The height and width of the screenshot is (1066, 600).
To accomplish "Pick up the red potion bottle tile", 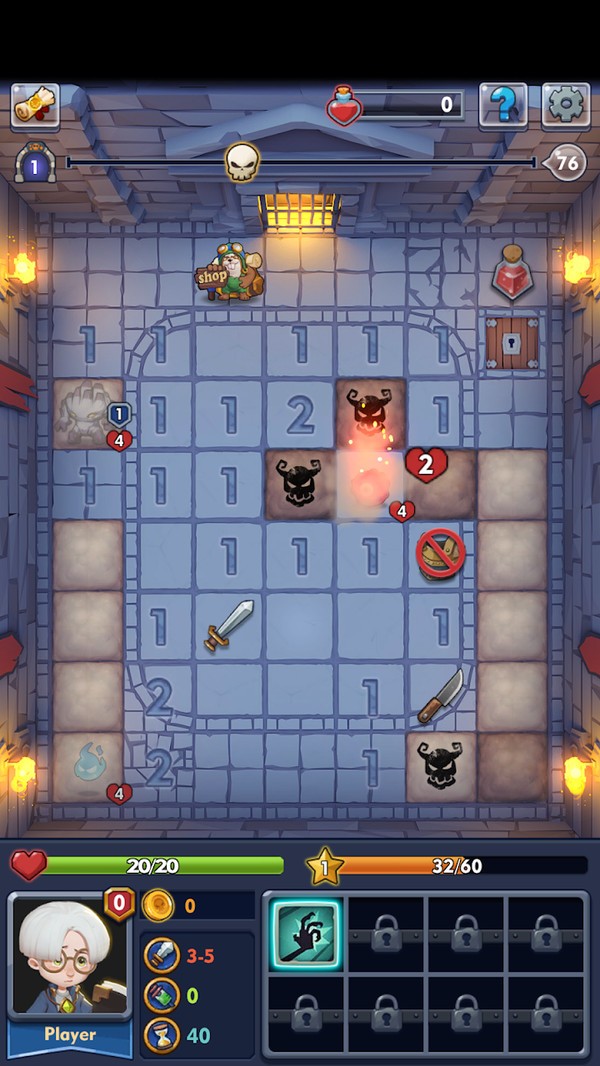I will point(512,272).
